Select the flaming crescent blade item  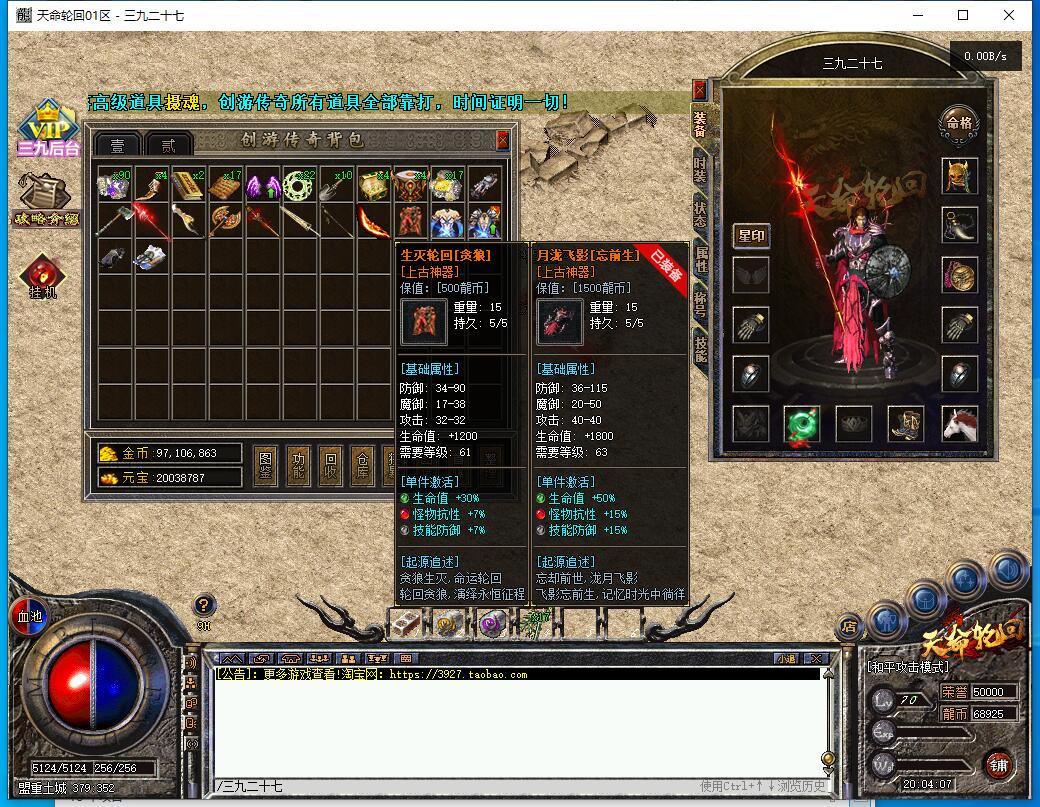pyautogui.click(x=373, y=222)
